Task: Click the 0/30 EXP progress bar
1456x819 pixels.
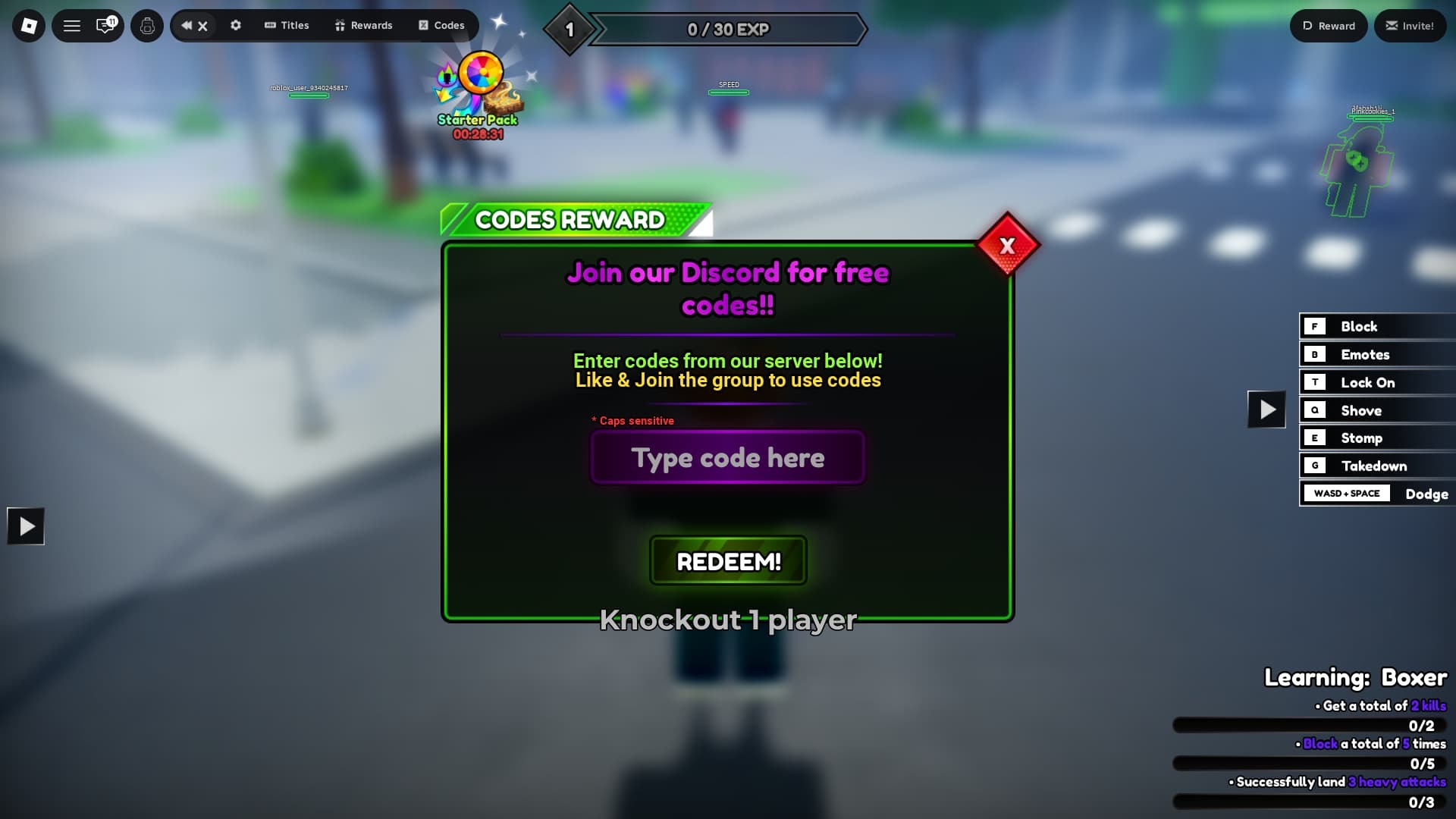Action: point(727,30)
